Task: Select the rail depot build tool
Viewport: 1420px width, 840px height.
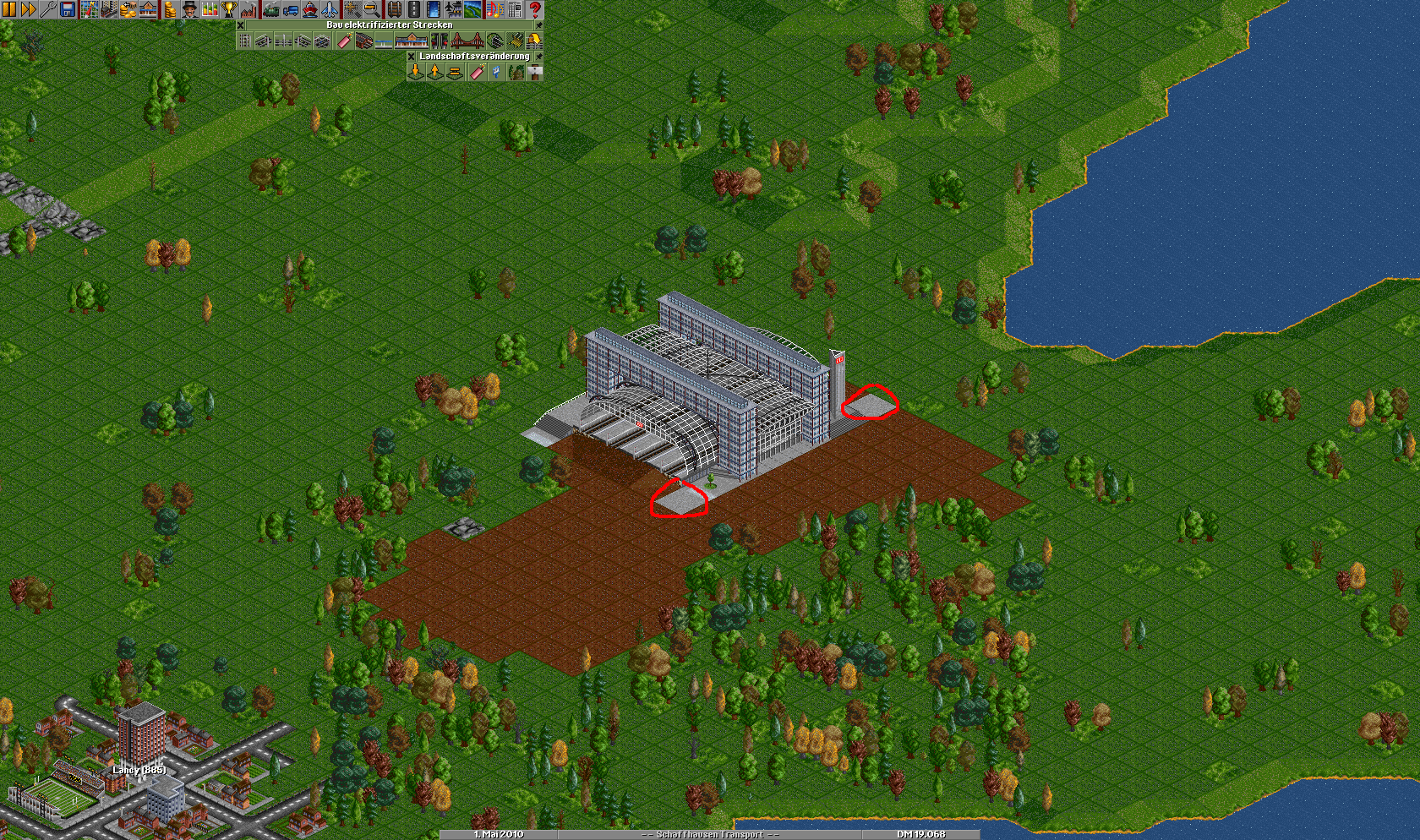Action: pyautogui.click(x=364, y=41)
